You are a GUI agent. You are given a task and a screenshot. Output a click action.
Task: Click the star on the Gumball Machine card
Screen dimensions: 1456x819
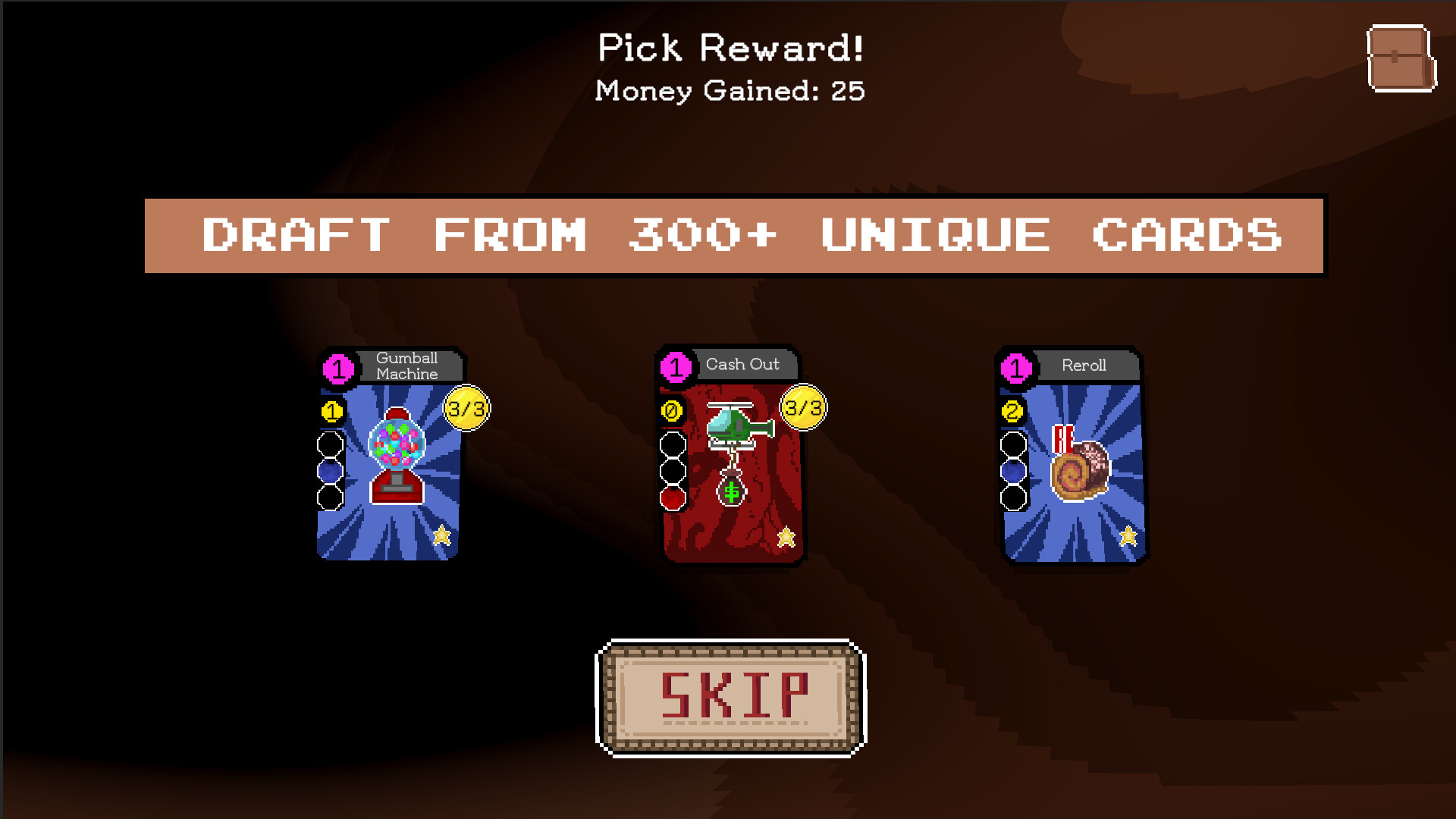pos(443,536)
